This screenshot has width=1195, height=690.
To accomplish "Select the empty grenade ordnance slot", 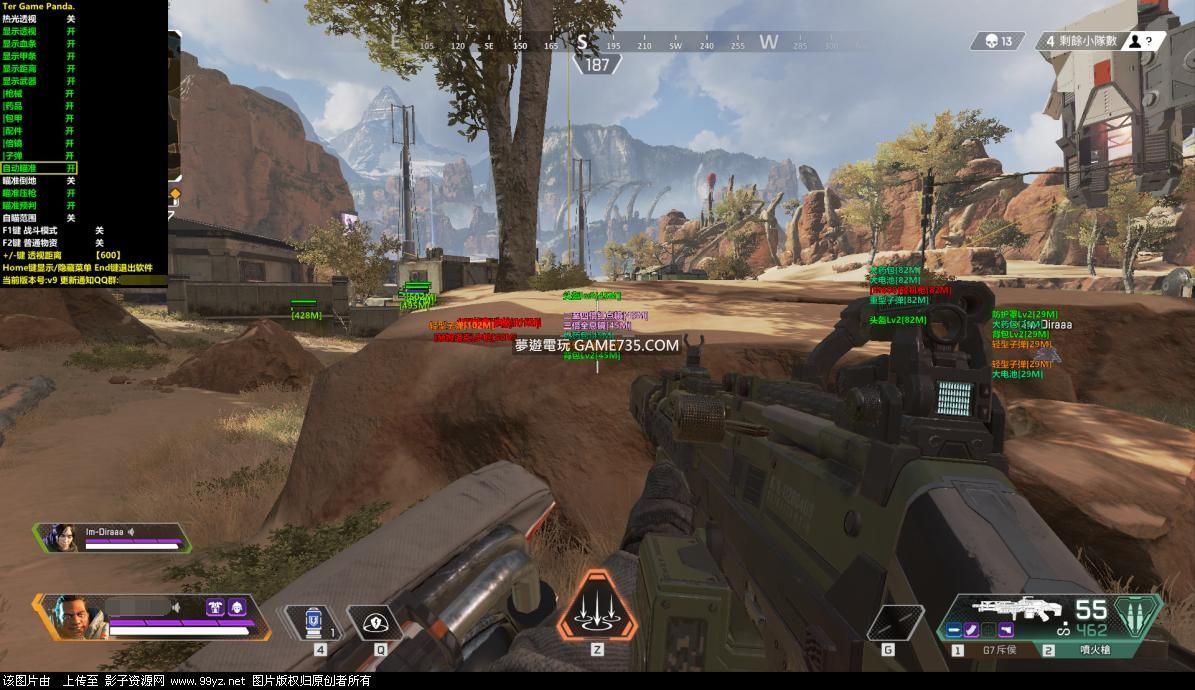I will pyautogui.click(x=893, y=623).
